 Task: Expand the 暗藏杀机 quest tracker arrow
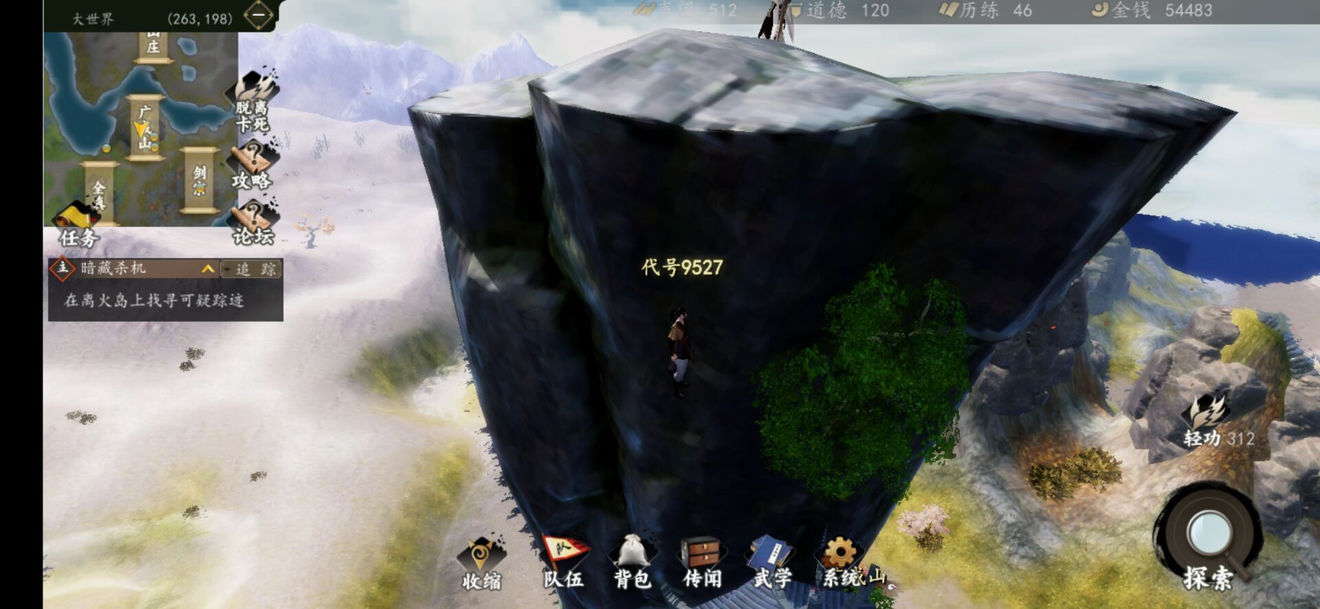[207, 269]
